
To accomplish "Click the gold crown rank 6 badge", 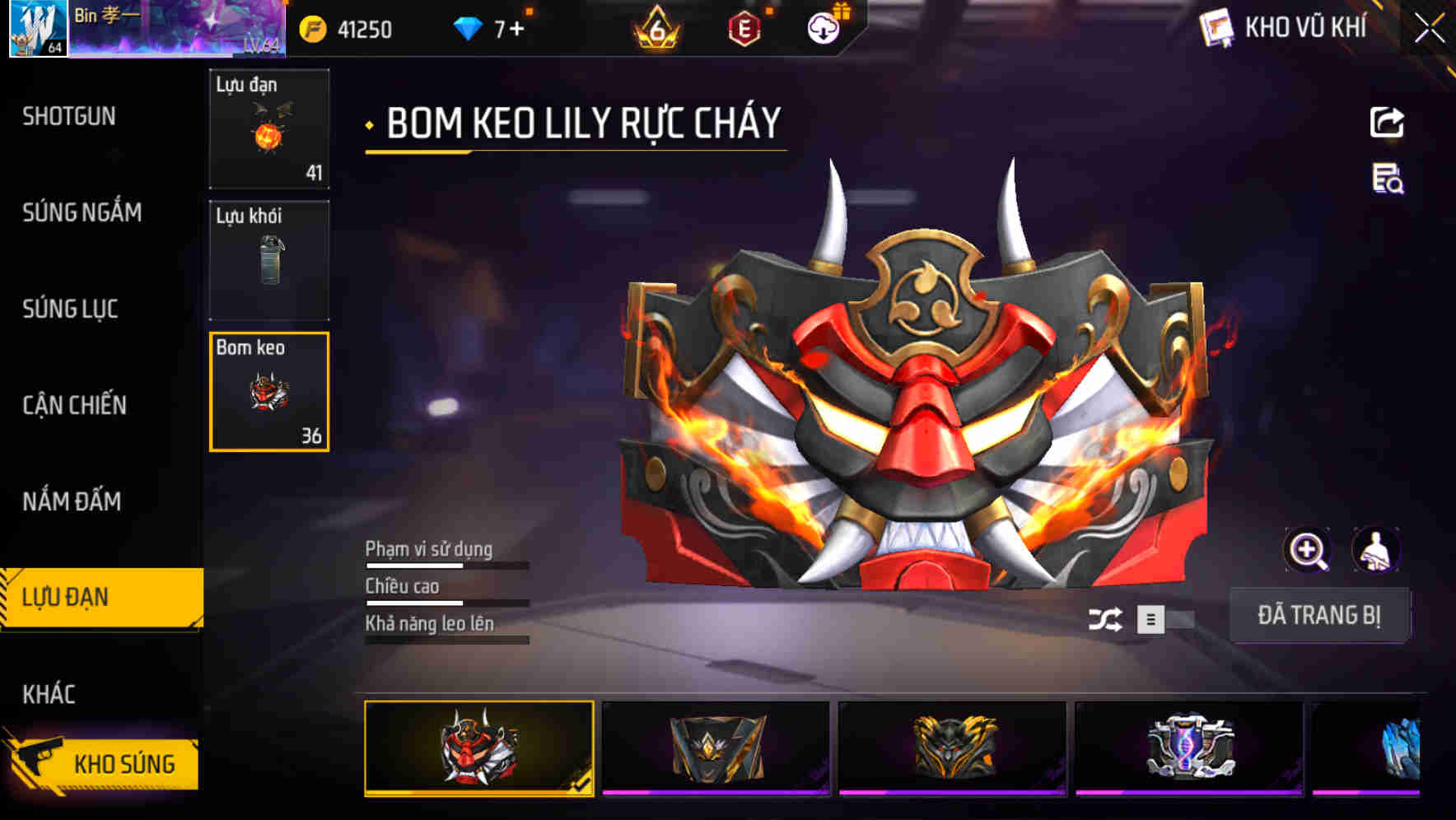I will tap(655, 27).
